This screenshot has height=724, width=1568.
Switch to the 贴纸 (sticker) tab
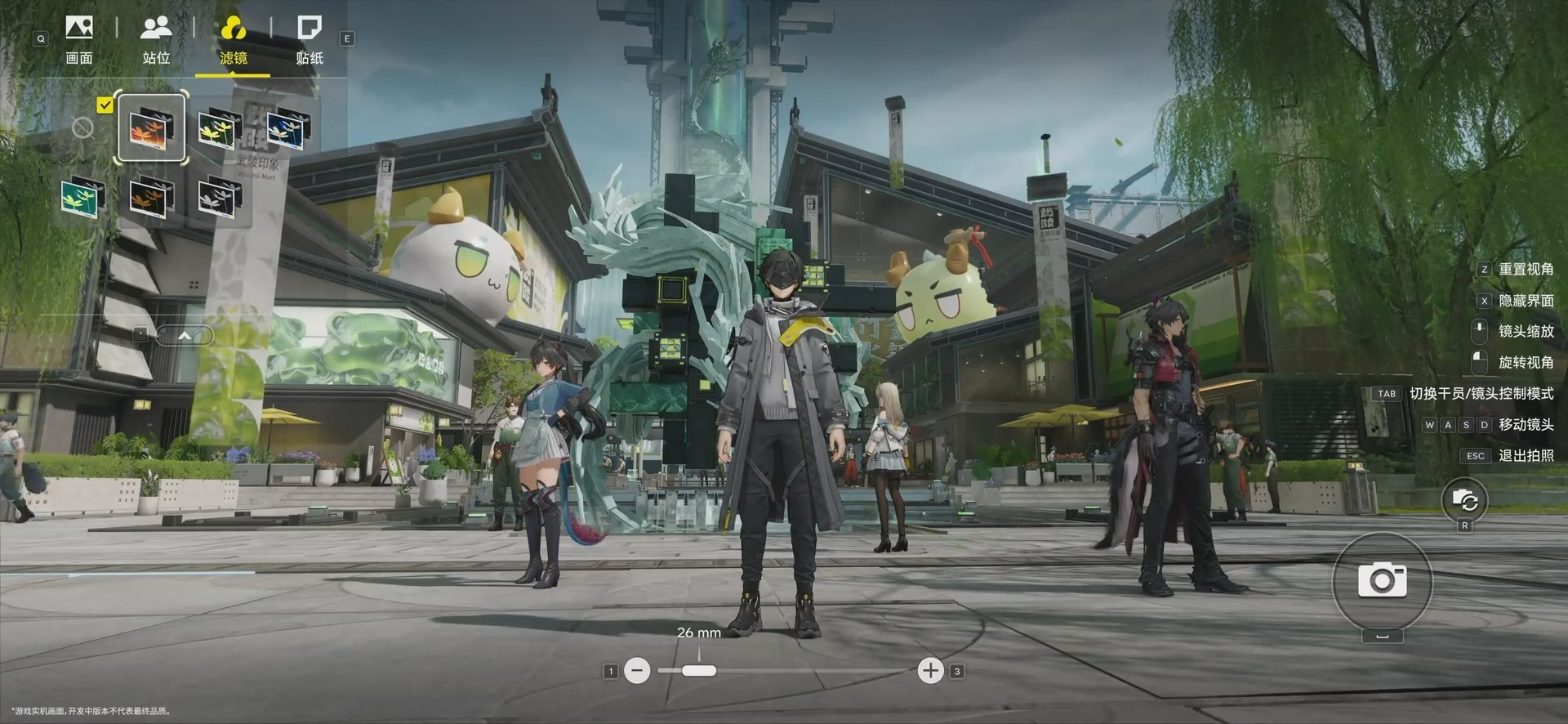pyautogui.click(x=310, y=40)
